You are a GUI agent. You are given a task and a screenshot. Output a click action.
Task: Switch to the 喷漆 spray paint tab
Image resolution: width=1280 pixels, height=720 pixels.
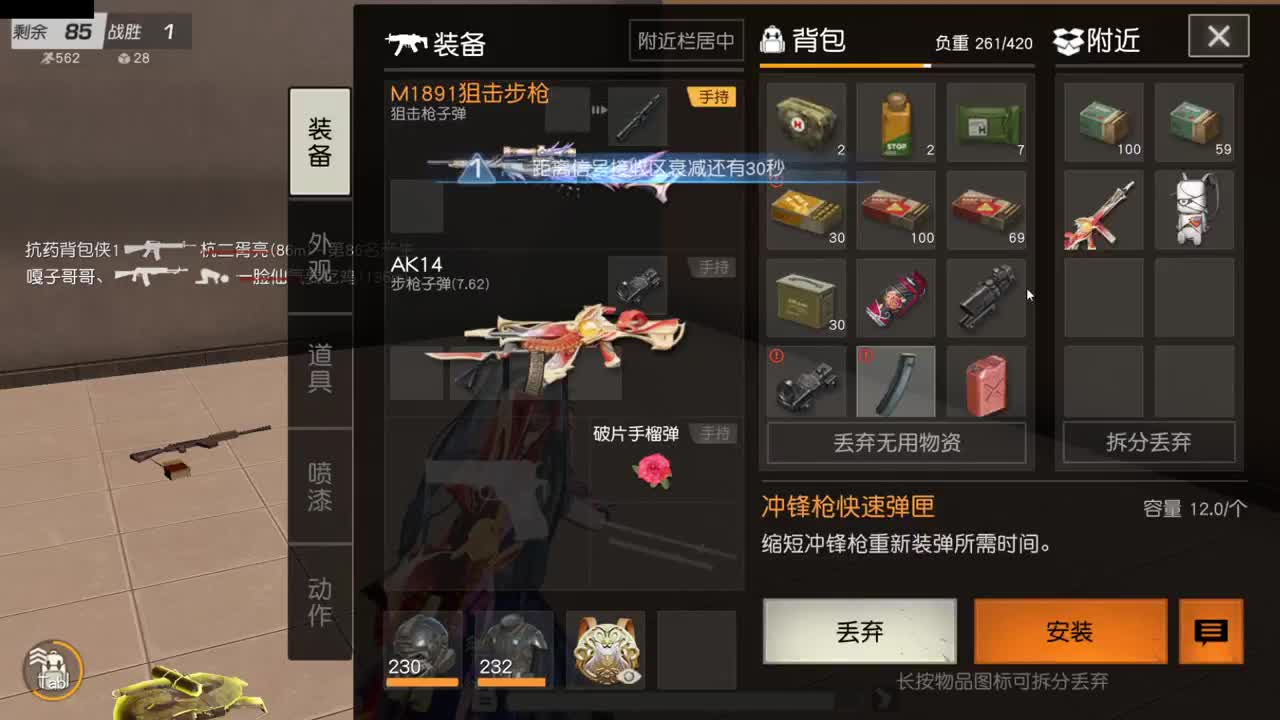(x=319, y=484)
